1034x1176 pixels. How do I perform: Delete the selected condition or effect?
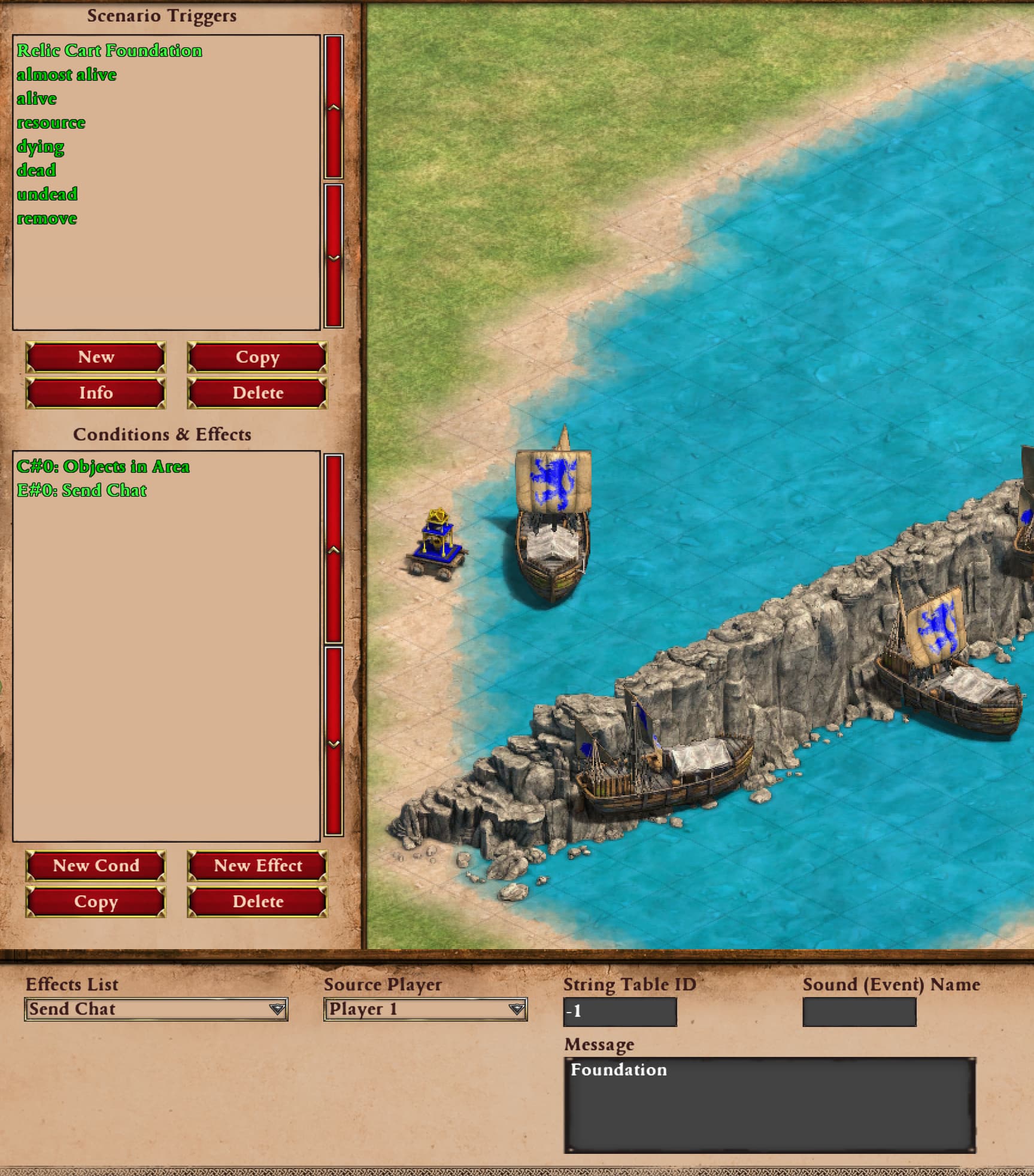(x=257, y=902)
